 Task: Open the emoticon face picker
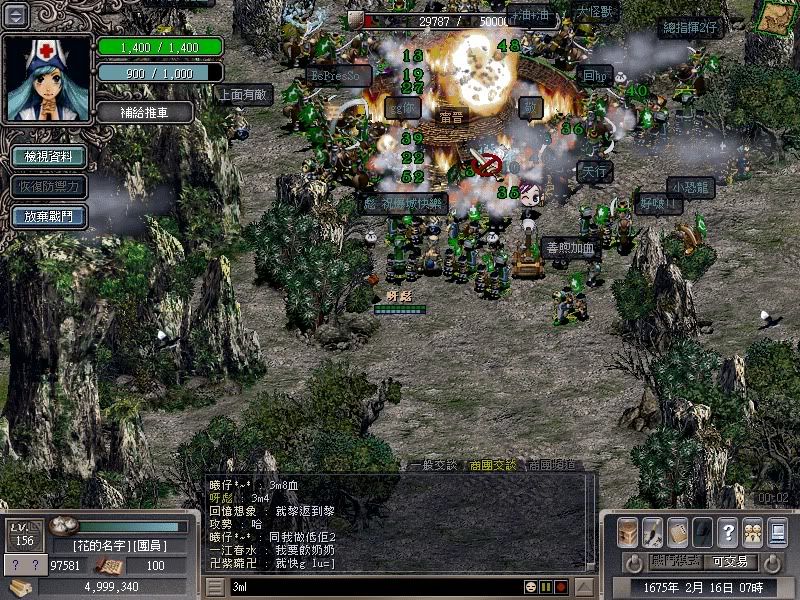(530, 586)
